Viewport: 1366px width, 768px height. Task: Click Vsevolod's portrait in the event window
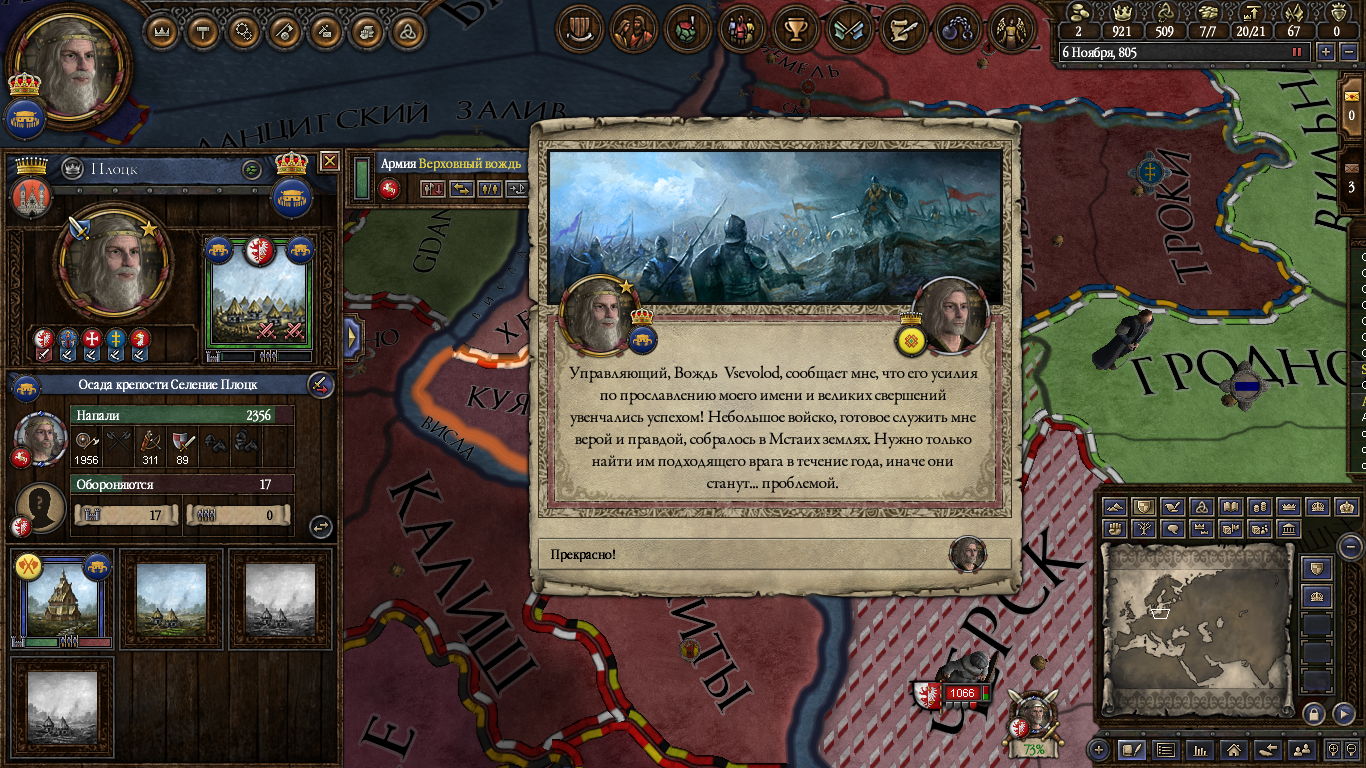pyautogui.click(x=950, y=315)
